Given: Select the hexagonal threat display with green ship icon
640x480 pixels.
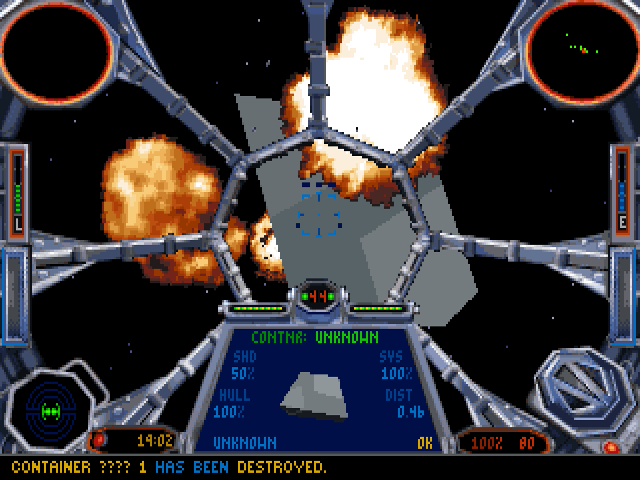Looking at the screenshot, I should 52,410.
